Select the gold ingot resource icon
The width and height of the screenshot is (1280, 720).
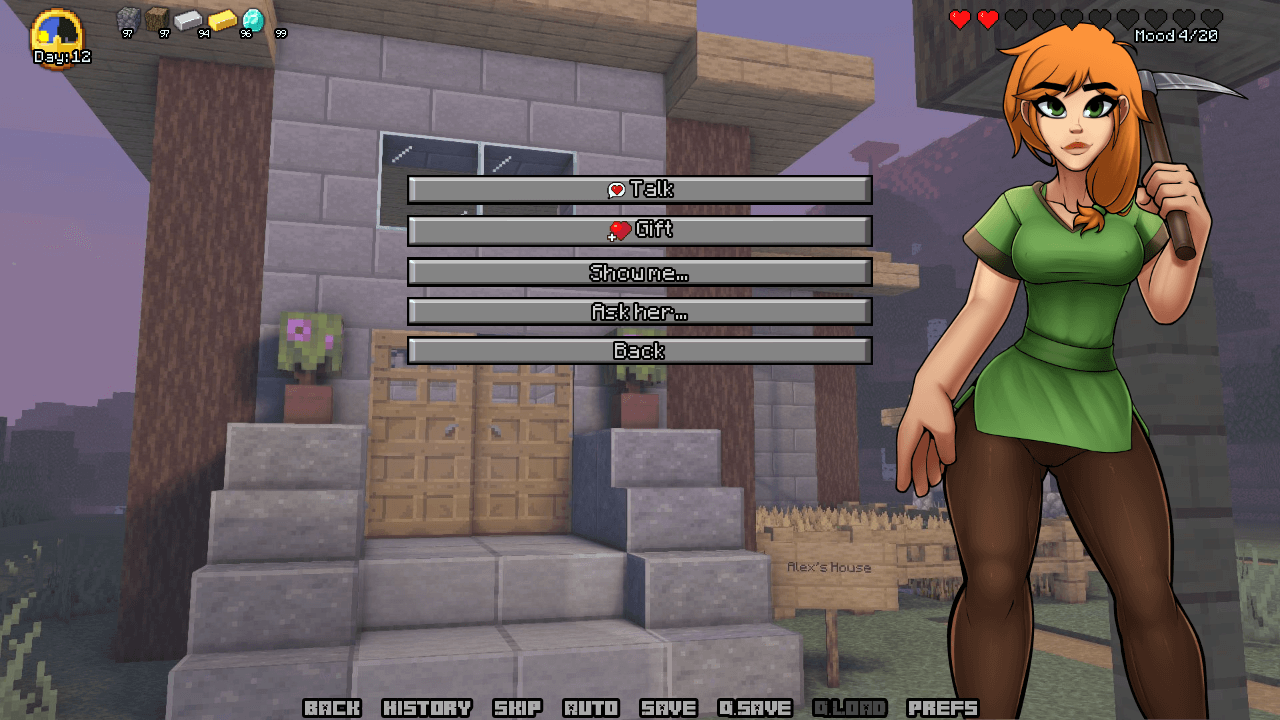[222, 20]
